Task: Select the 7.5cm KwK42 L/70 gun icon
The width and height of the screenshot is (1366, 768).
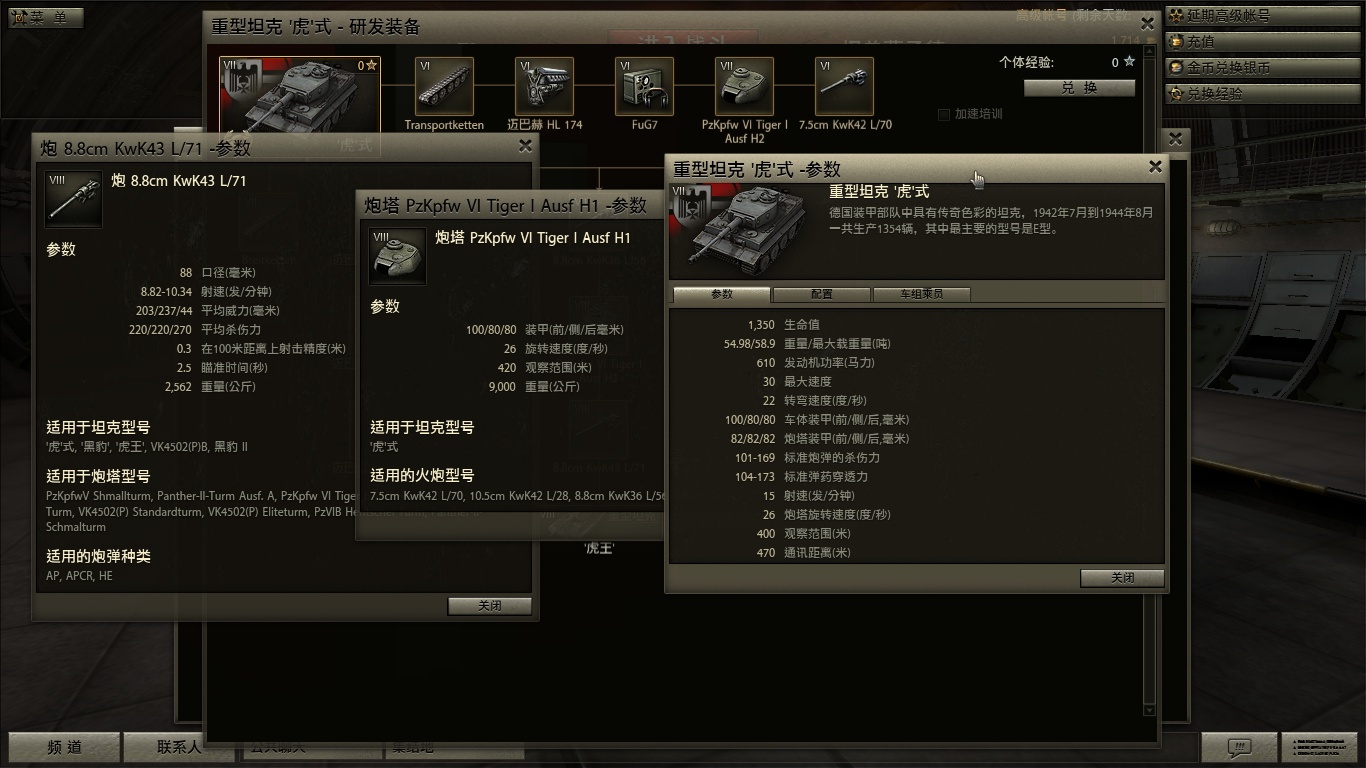Action: pyautogui.click(x=843, y=87)
